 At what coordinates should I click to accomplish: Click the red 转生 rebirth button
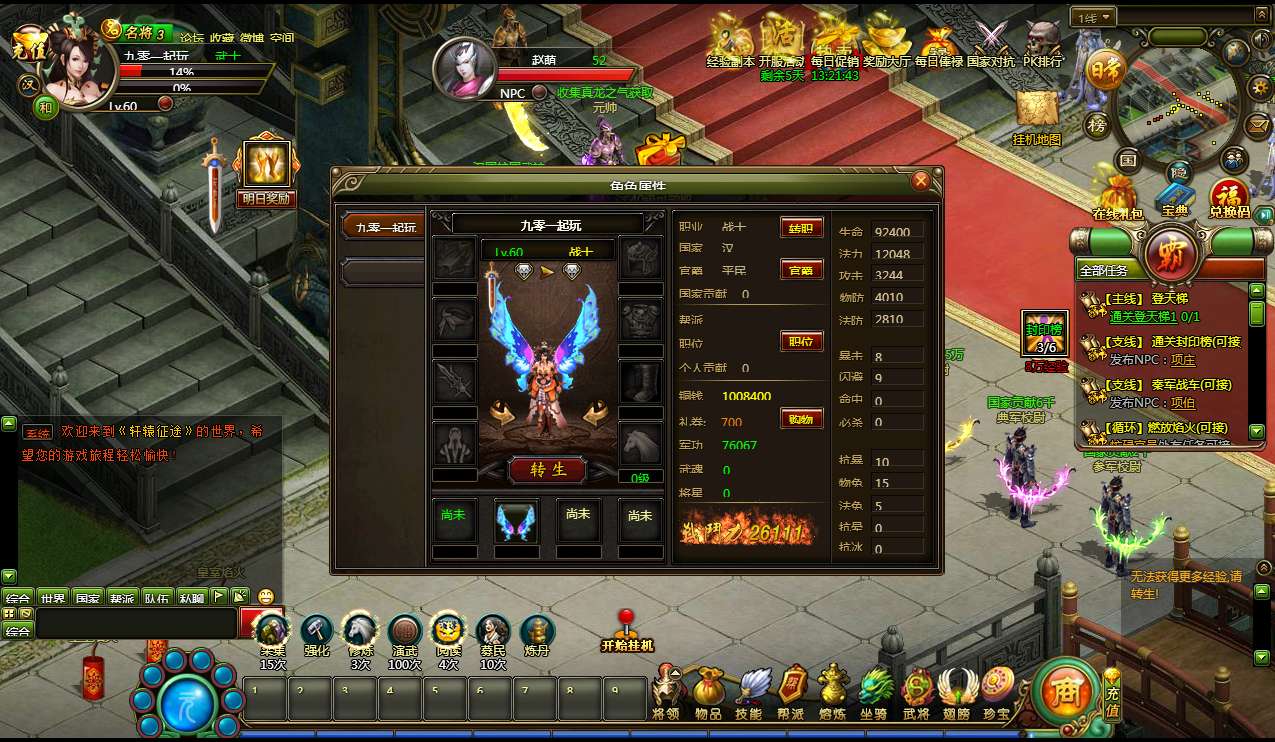[x=546, y=469]
